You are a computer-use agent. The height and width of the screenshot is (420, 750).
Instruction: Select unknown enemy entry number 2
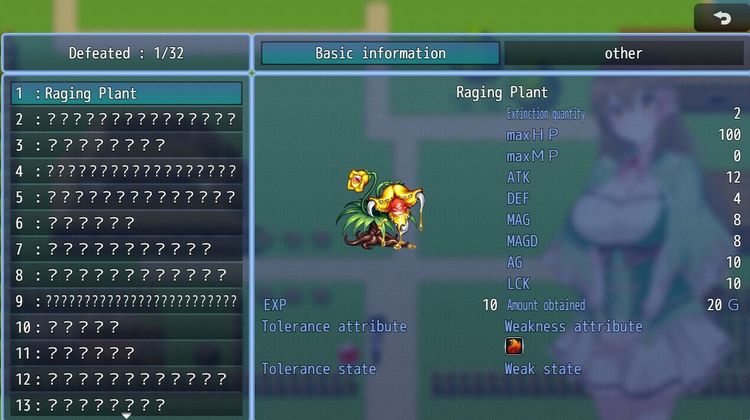[x=126, y=120]
